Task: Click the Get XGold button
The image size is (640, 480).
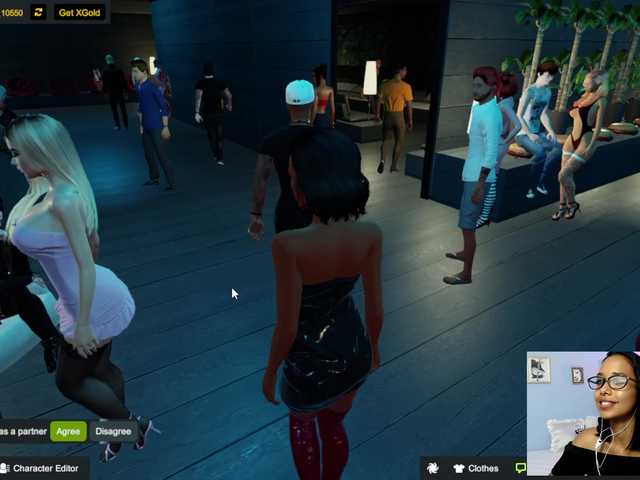Action: click(80, 12)
